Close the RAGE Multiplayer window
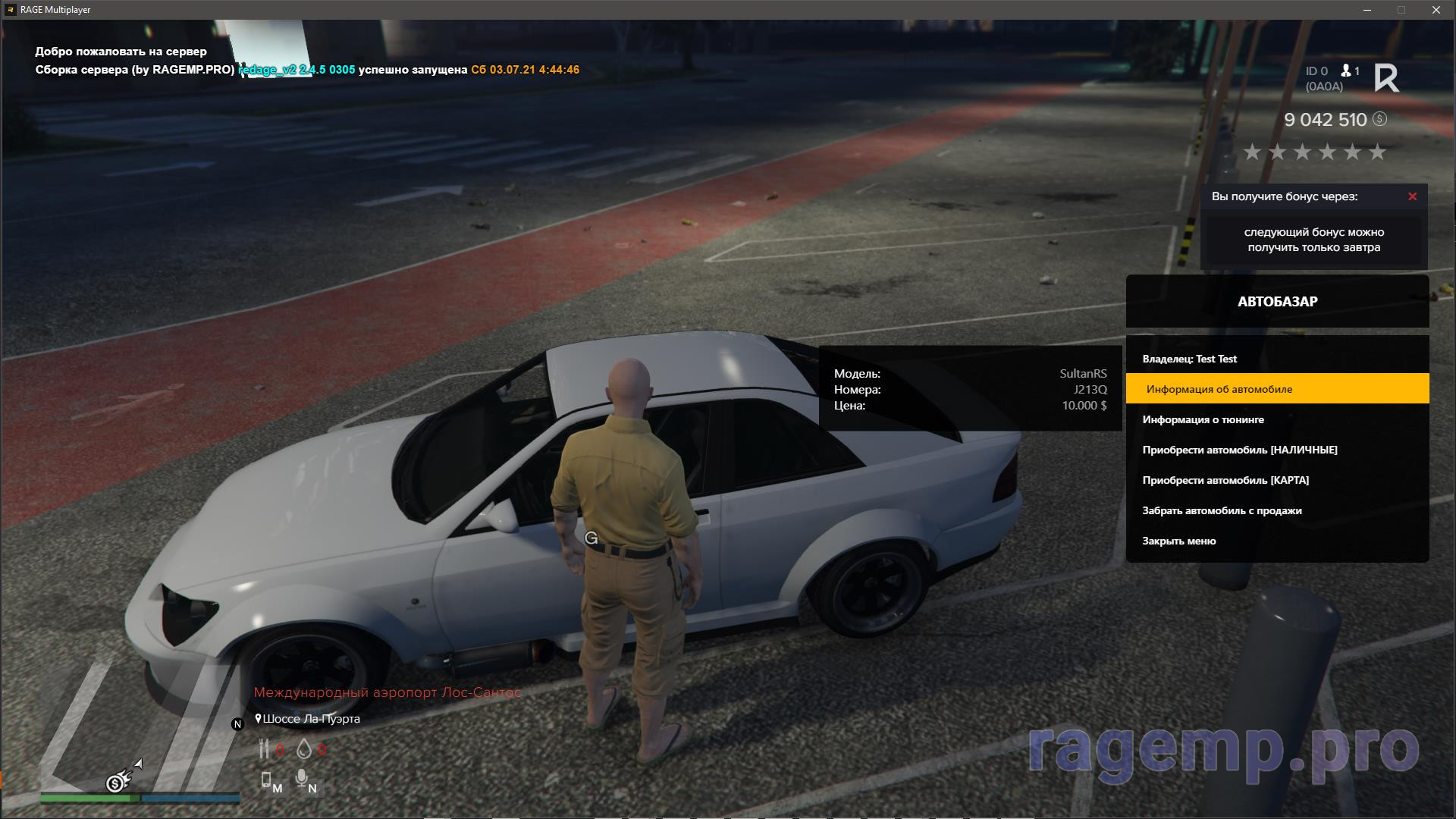 1436,10
